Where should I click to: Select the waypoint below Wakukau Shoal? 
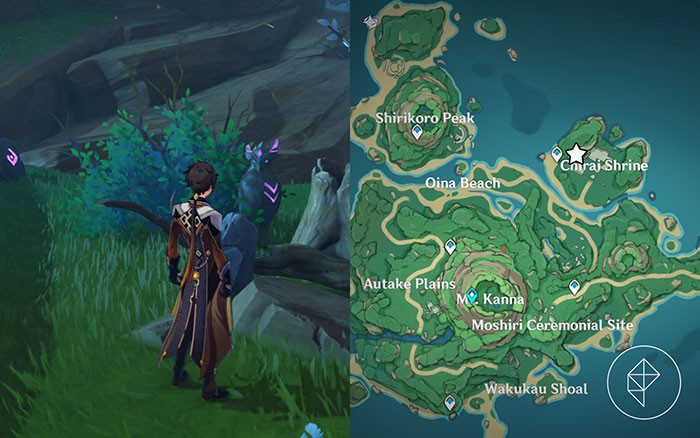451,402
